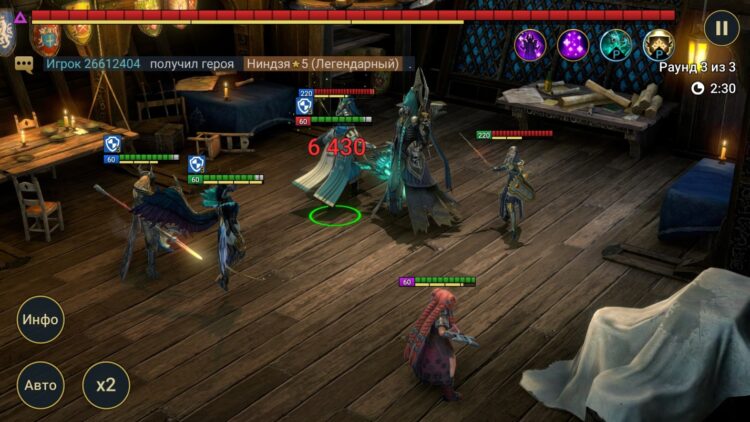Pause the battle
The height and width of the screenshot is (422, 750).
pyautogui.click(x=722, y=27)
